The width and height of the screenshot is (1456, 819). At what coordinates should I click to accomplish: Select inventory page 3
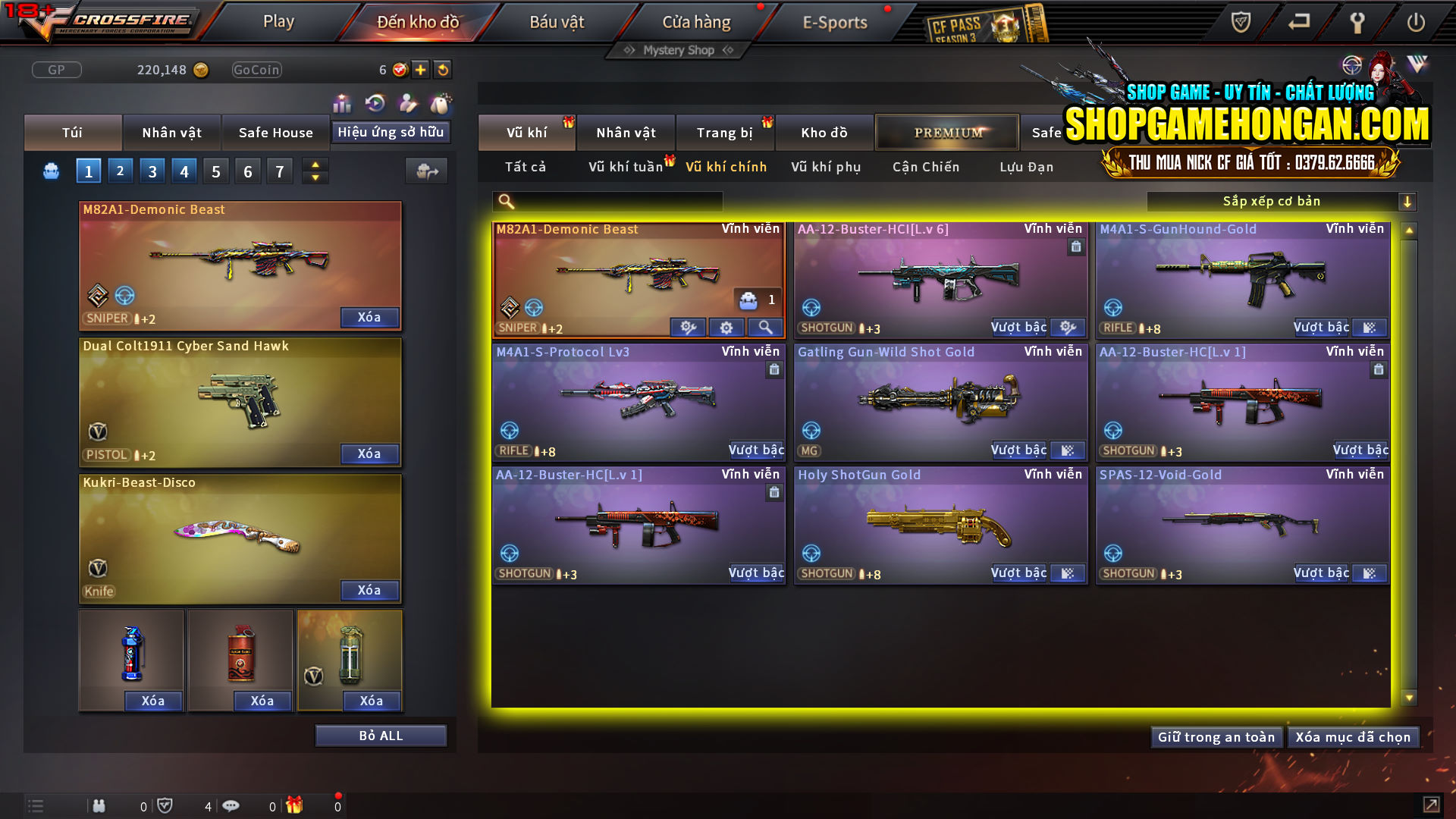152,170
